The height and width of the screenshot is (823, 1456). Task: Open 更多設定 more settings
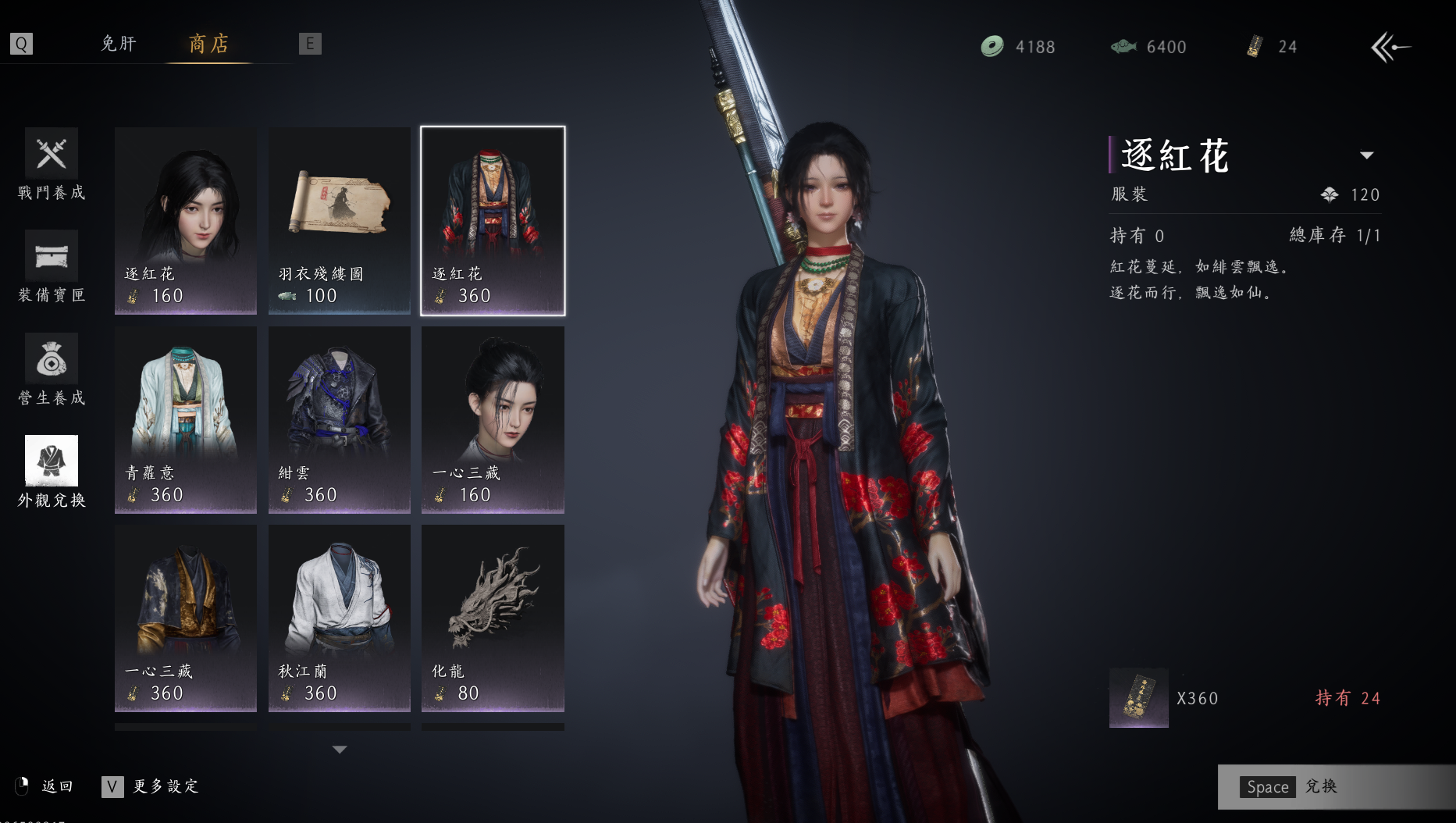pos(151,786)
